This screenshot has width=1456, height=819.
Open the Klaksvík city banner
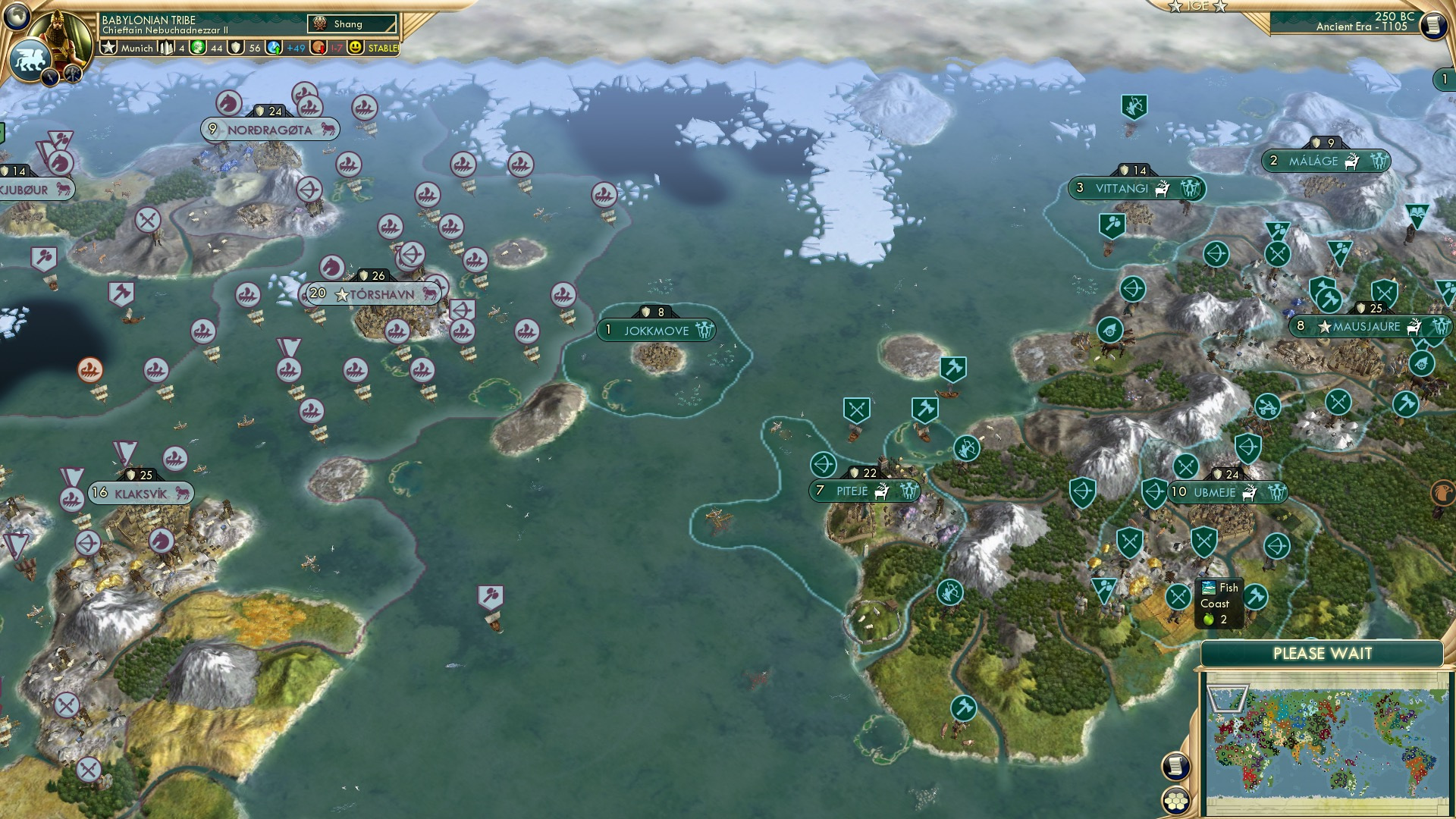pos(140,493)
